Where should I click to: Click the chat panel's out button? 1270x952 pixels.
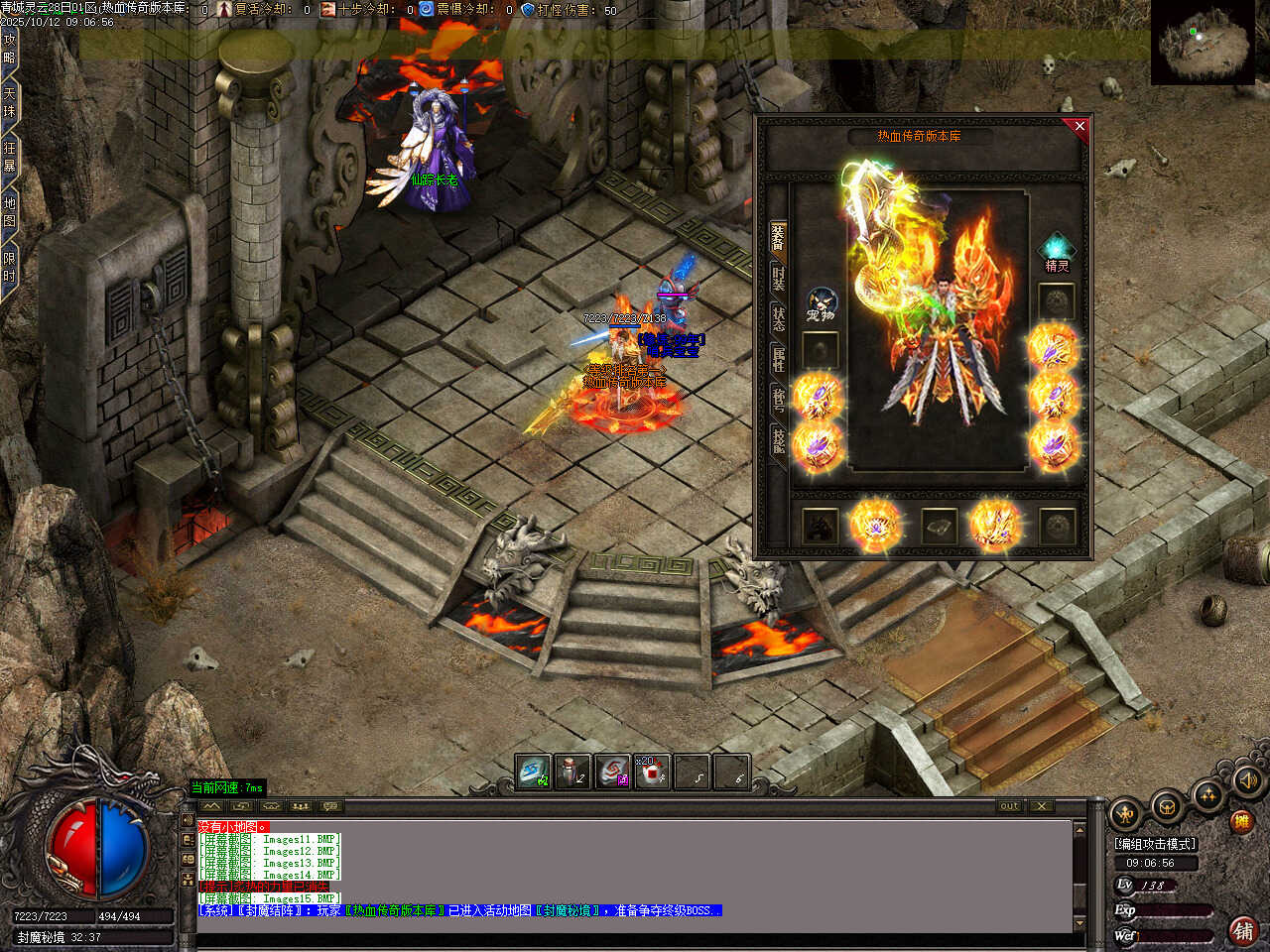(x=1009, y=806)
